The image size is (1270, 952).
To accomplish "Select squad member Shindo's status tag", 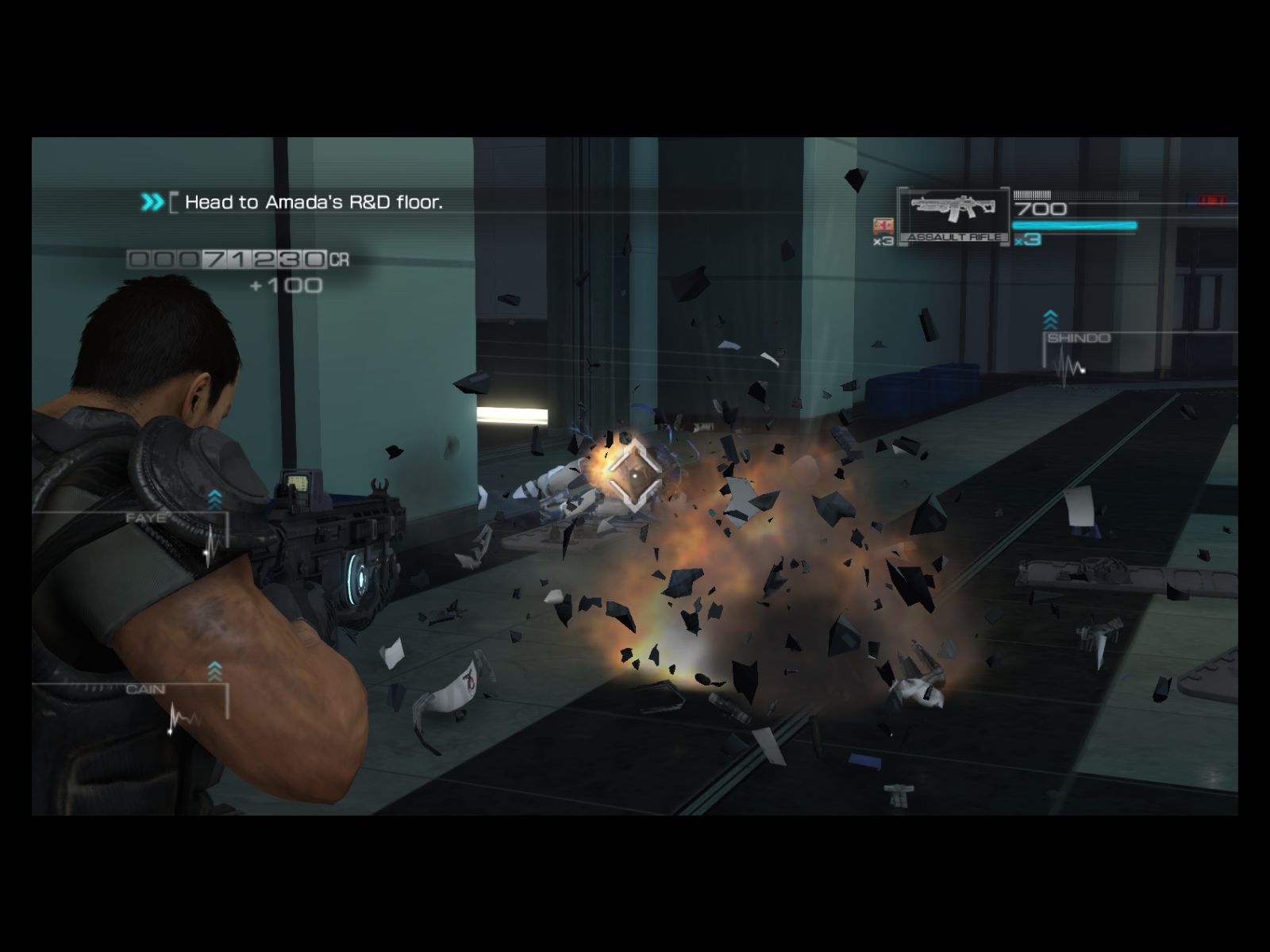I will pyautogui.click(x=1078, y=339).
